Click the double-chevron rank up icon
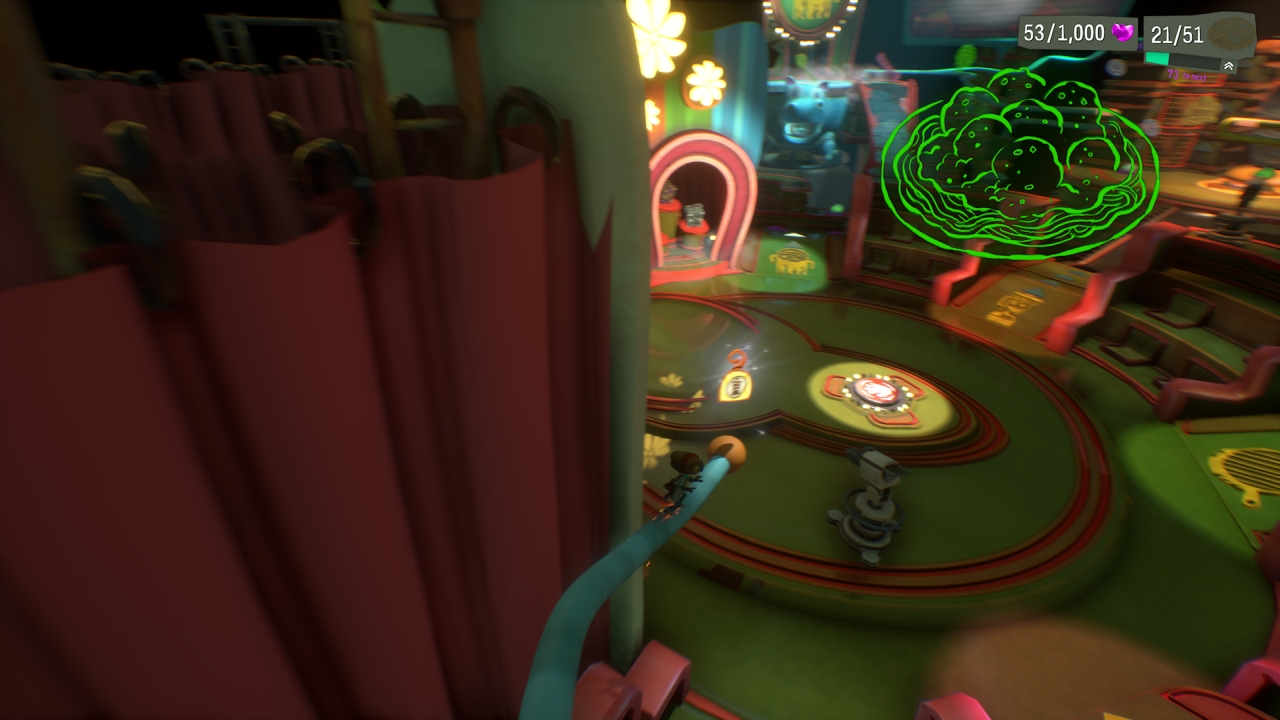 pos(1229,66)
